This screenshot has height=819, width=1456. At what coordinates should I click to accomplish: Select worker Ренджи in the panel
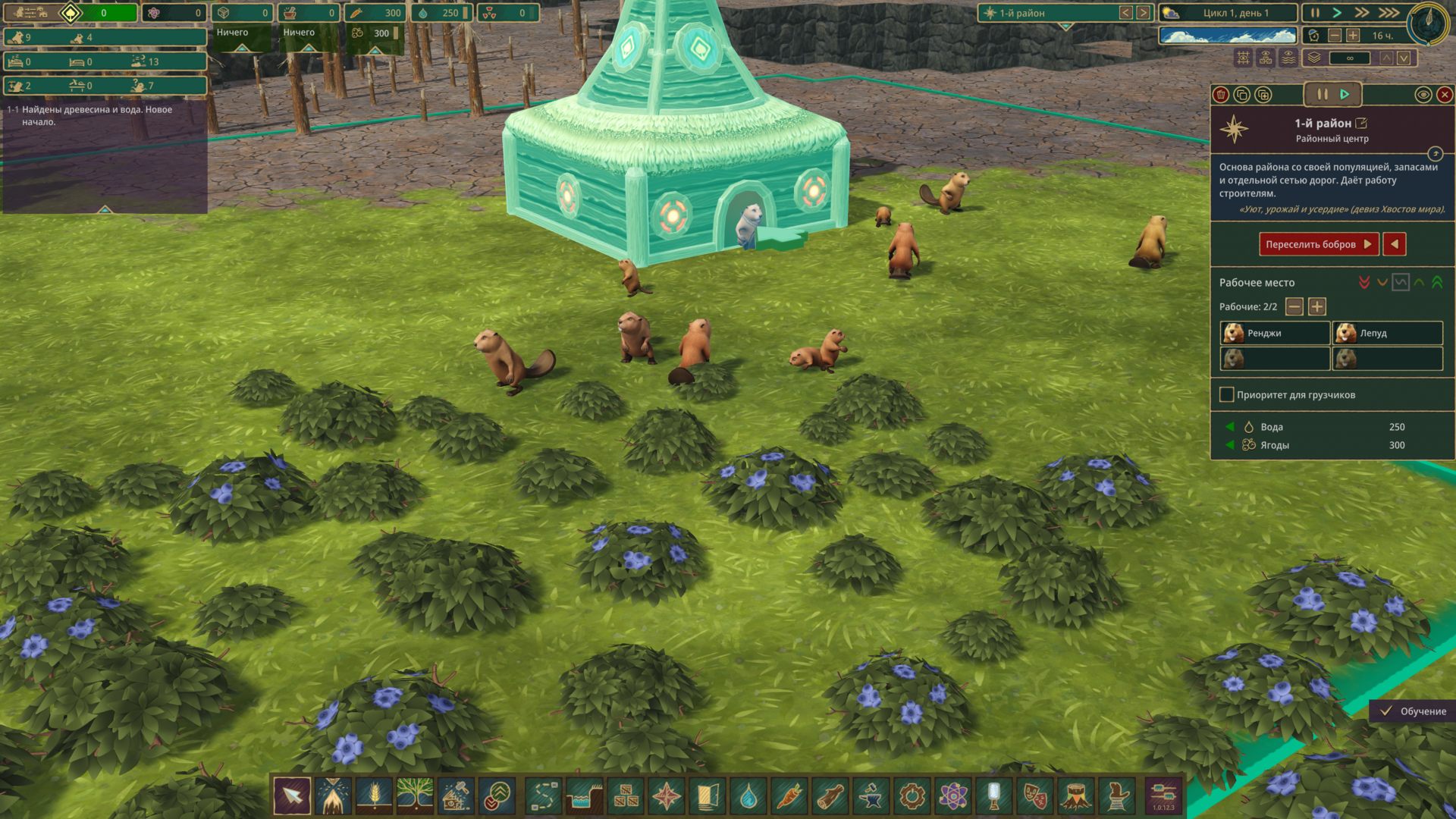tap(1275, 333)
